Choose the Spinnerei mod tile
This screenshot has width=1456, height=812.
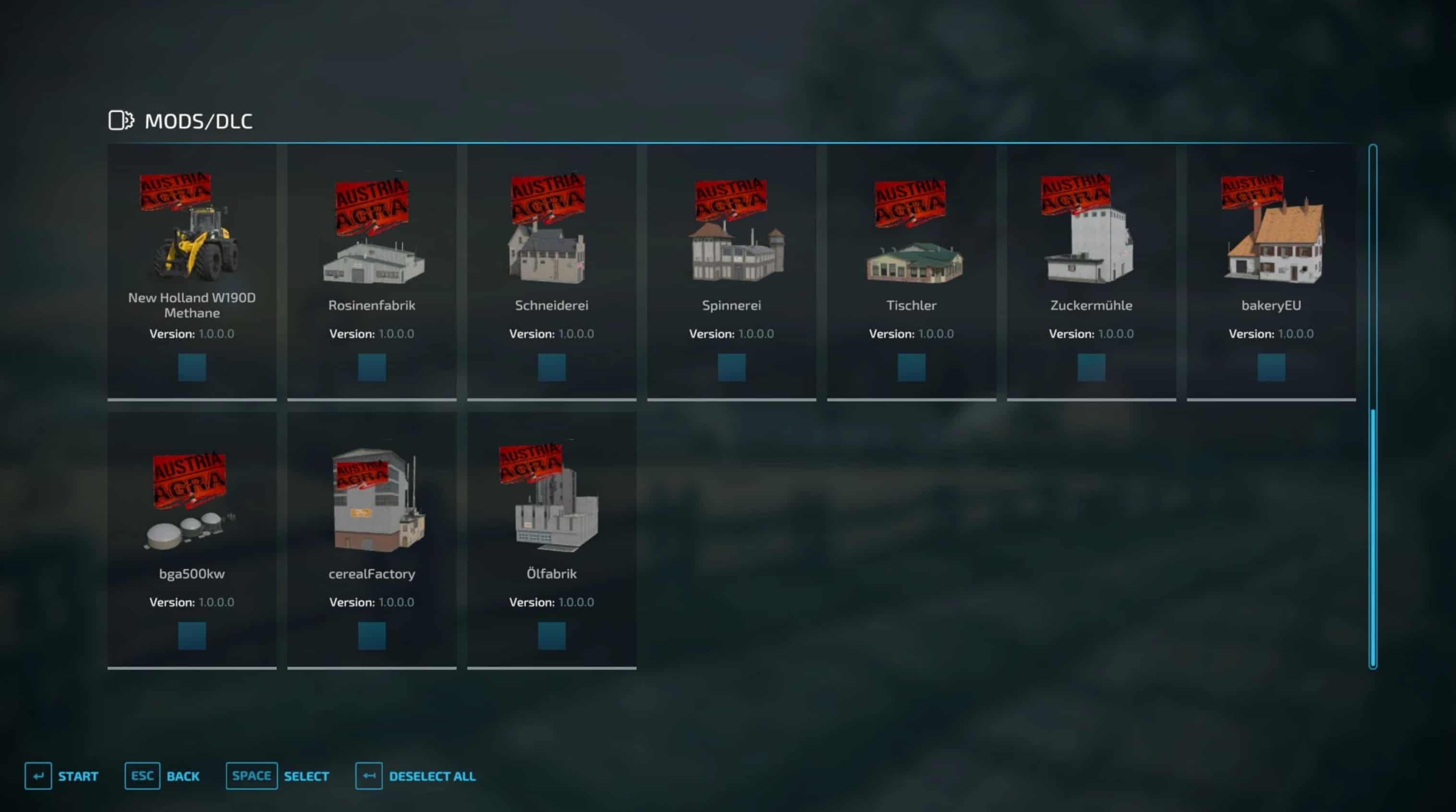732,271
